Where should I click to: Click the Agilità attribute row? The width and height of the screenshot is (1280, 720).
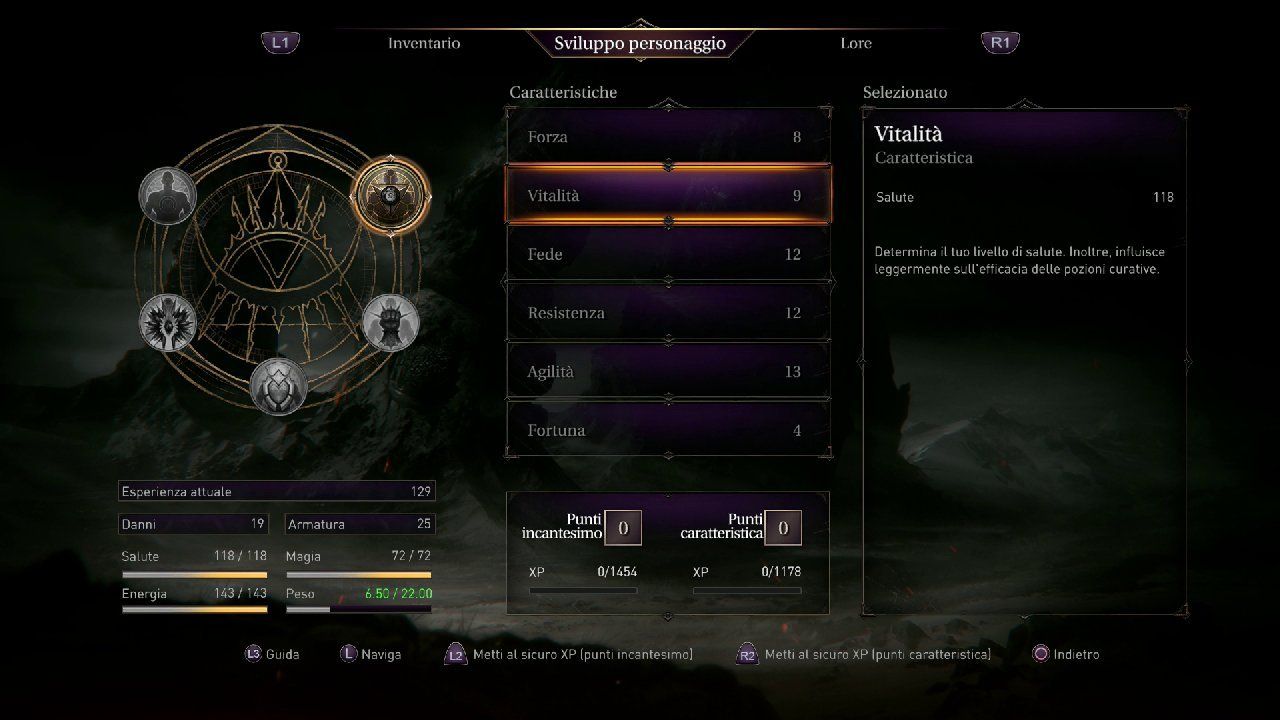point(668,372)
